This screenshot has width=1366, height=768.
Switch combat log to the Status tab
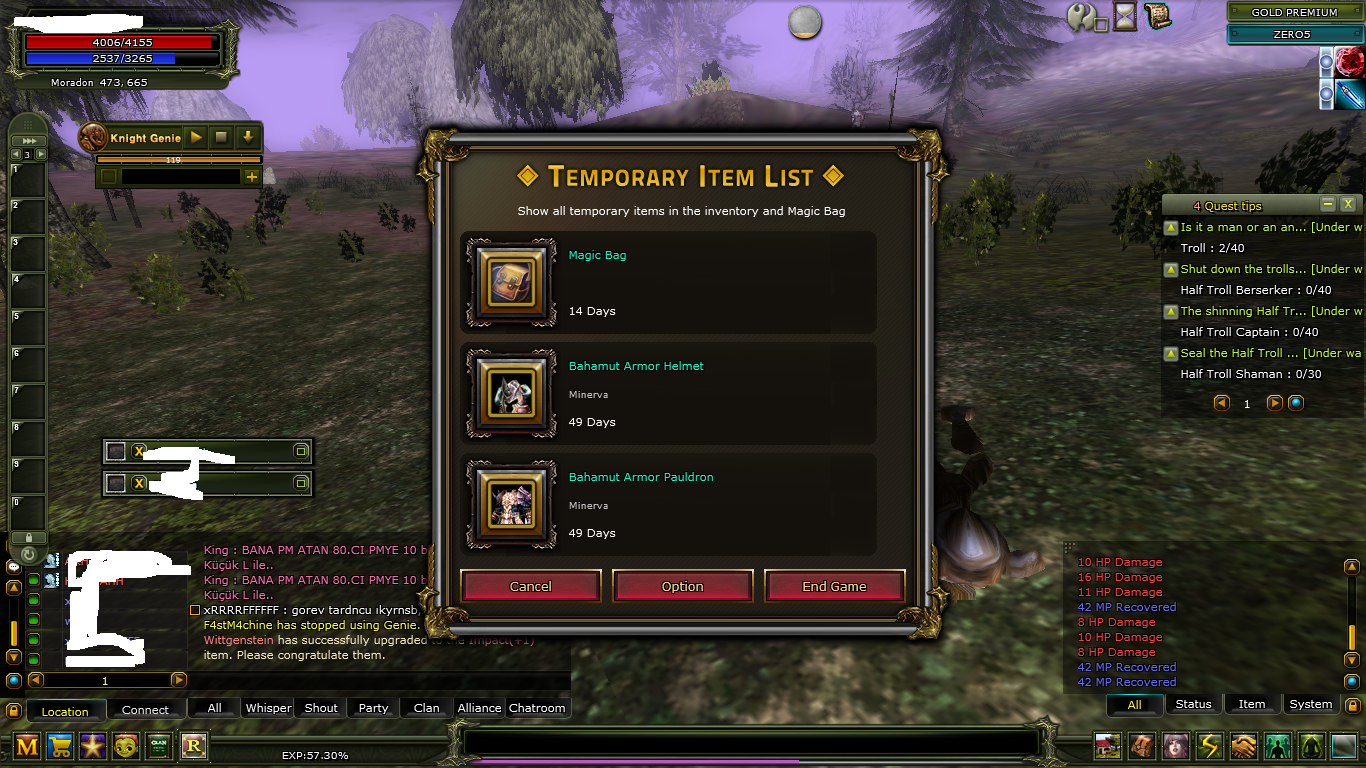click(1193, 704)
